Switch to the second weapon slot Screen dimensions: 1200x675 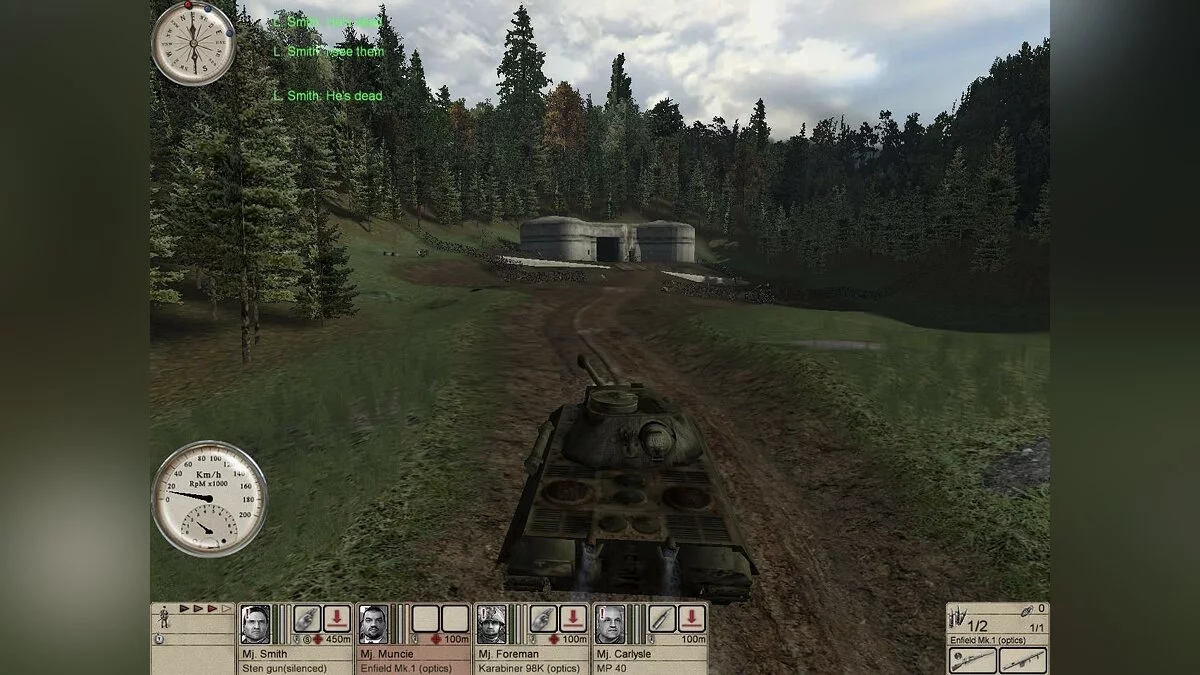point(1022,660)
